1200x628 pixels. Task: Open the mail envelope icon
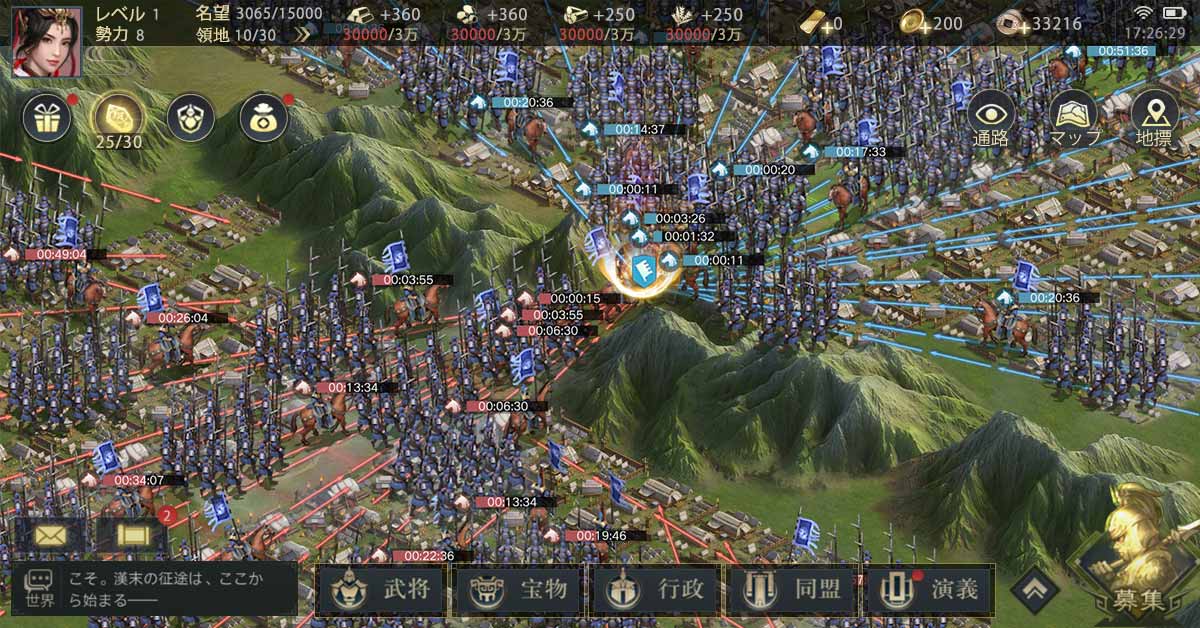pos(49,535)
